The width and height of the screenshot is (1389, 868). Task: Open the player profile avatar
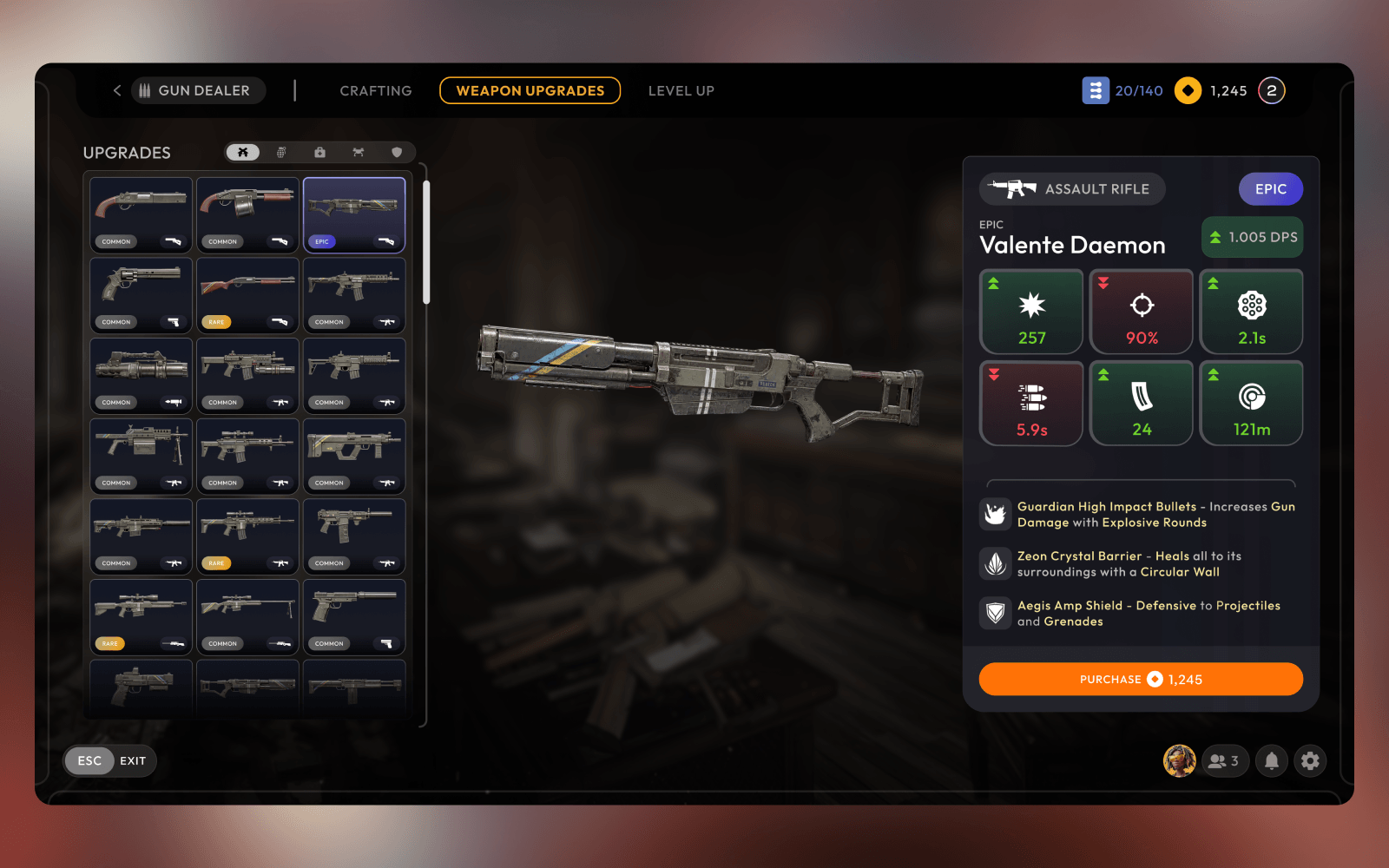click(x=1179, y=760)
